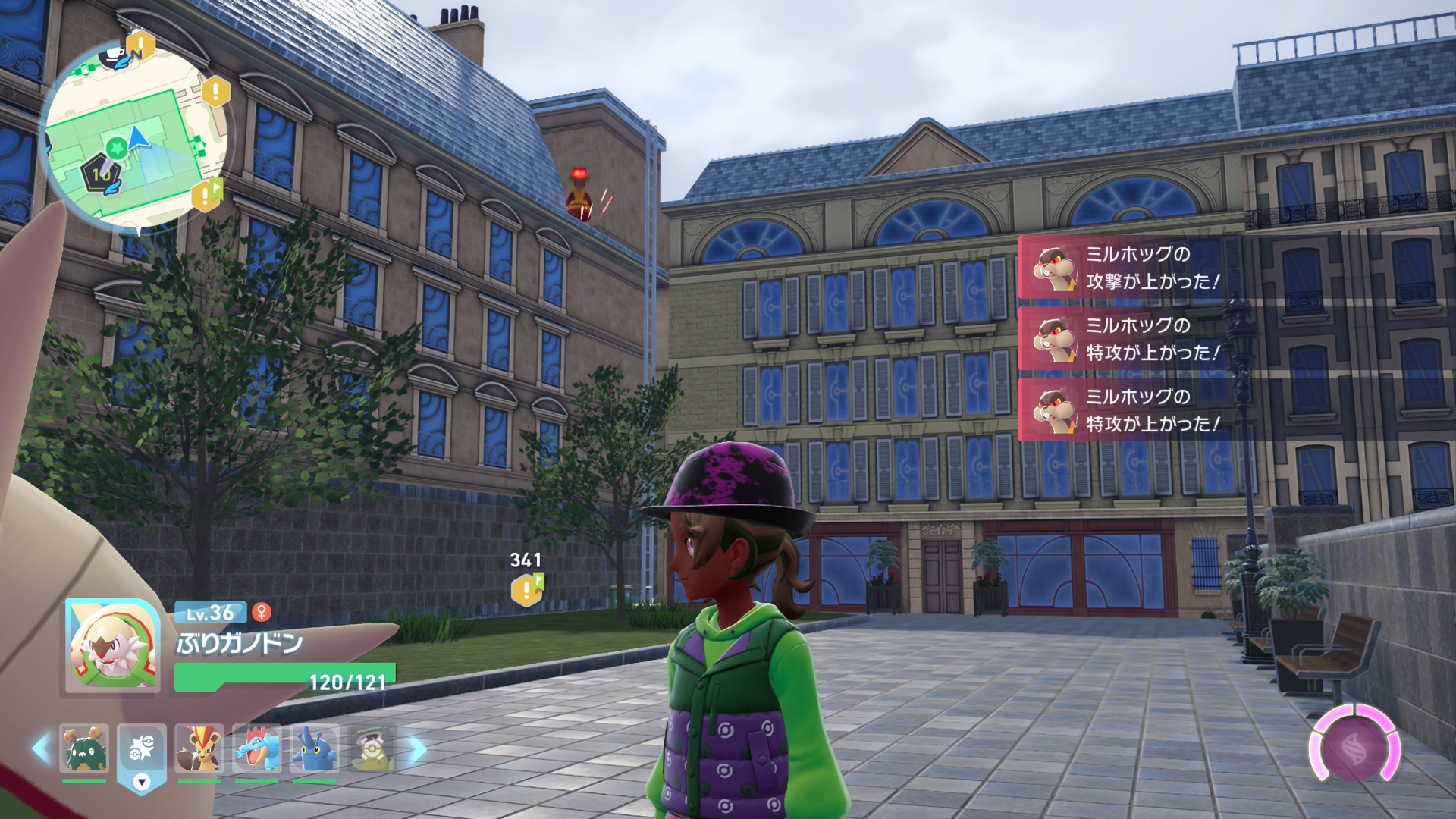Select the faded lily pad Pokémon slot
1456x819 pixels.
pos(372,748)
